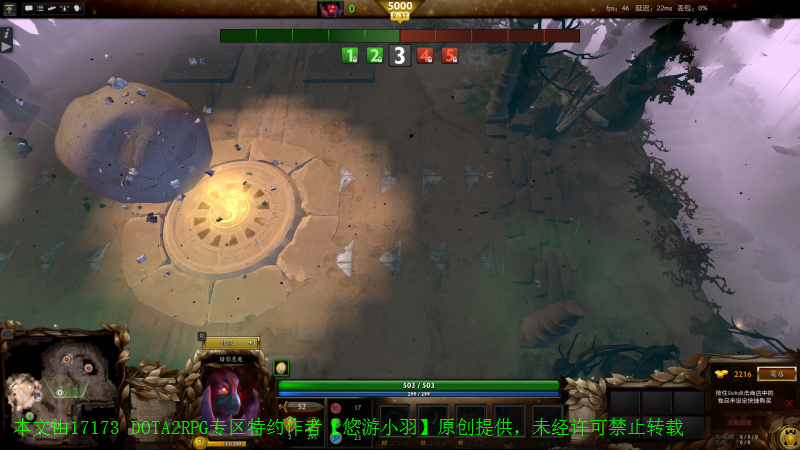Click the hero avatar on the top bar
This screenshot has width=800, height=450.
click(330, 9)
